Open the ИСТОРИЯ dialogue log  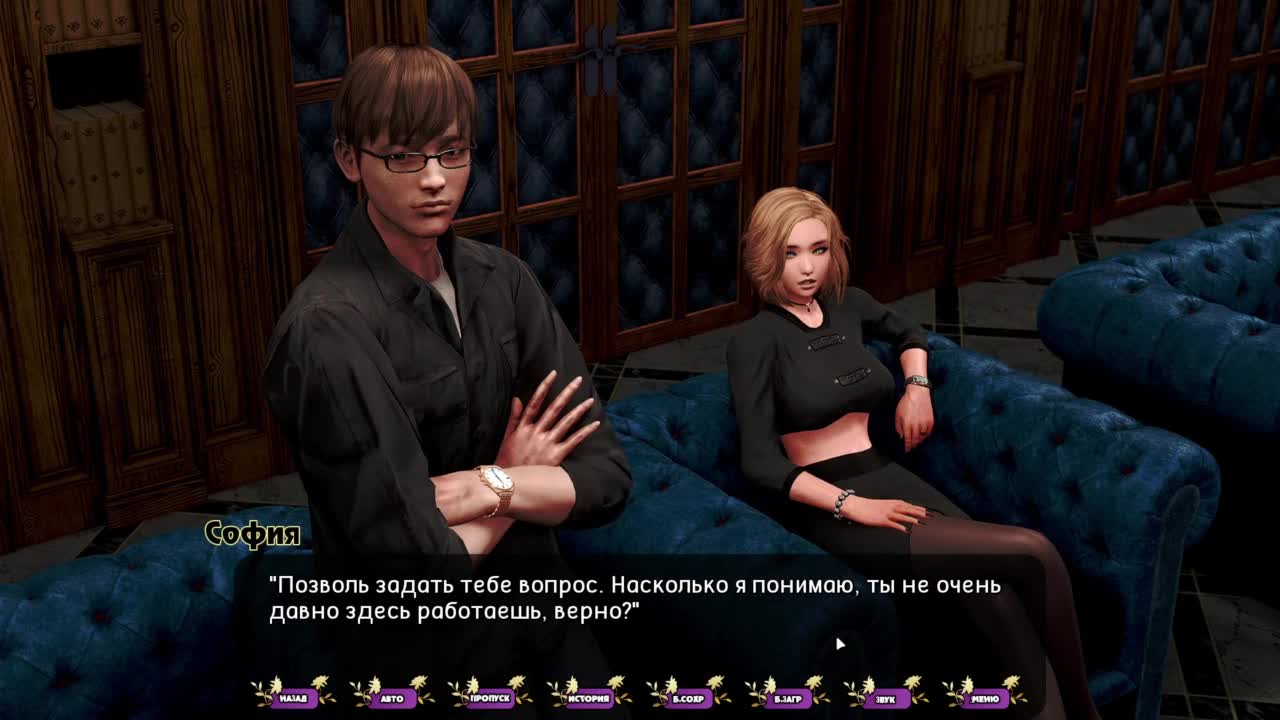click(x=589, y=697)
